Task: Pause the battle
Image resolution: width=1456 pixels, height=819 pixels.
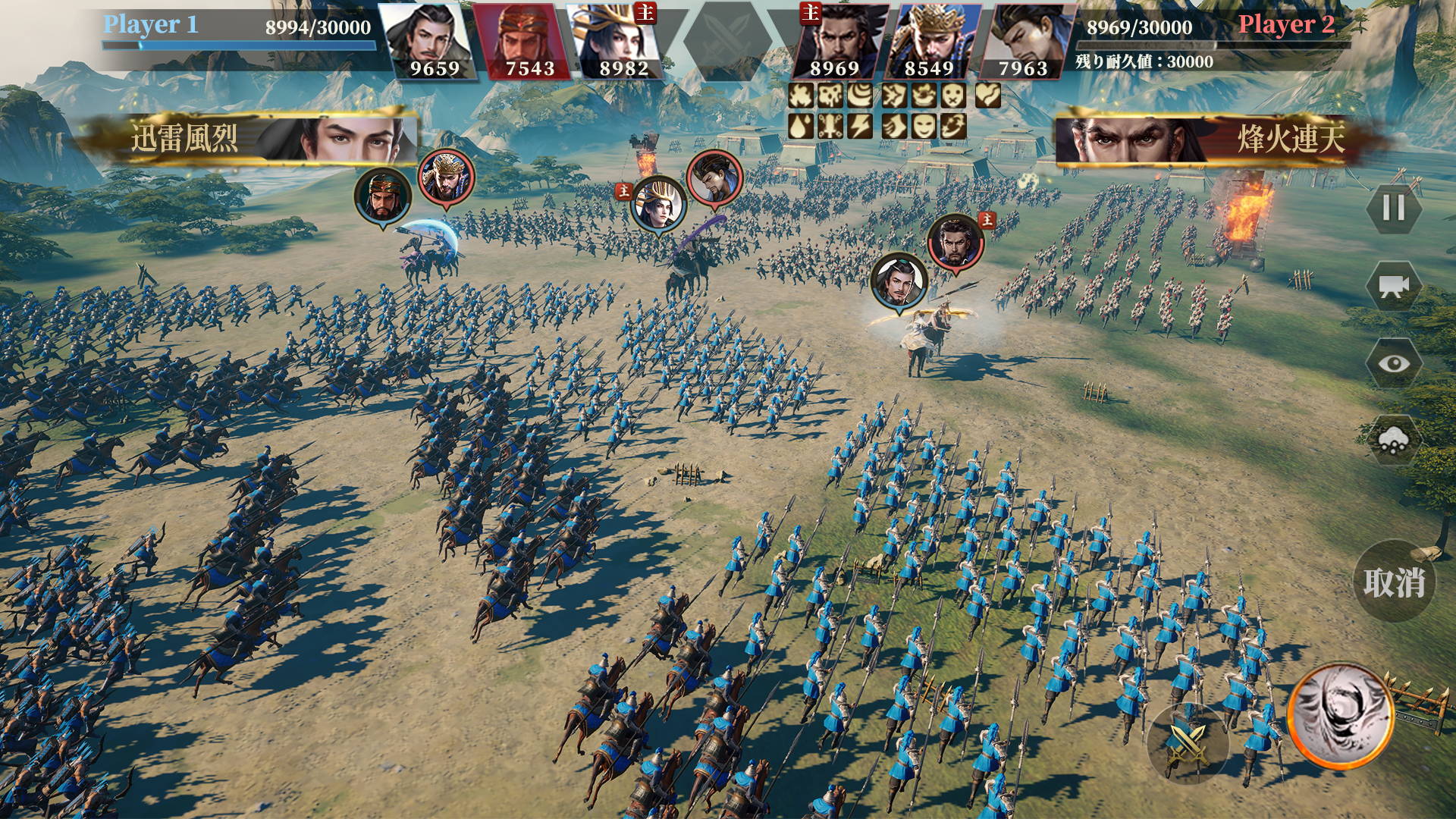Action: [1393, 208]
